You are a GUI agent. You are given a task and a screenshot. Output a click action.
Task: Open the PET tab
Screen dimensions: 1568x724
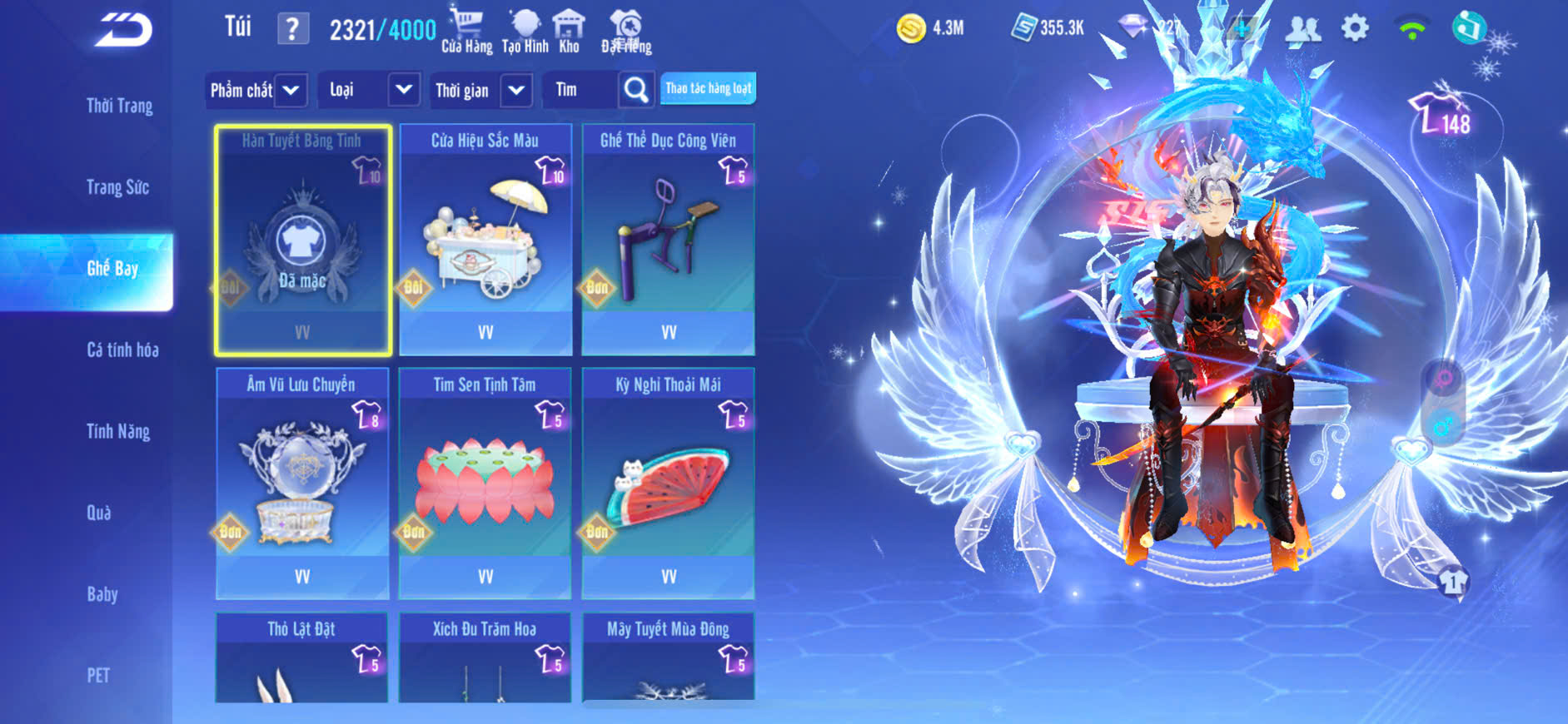click(98, 675)
